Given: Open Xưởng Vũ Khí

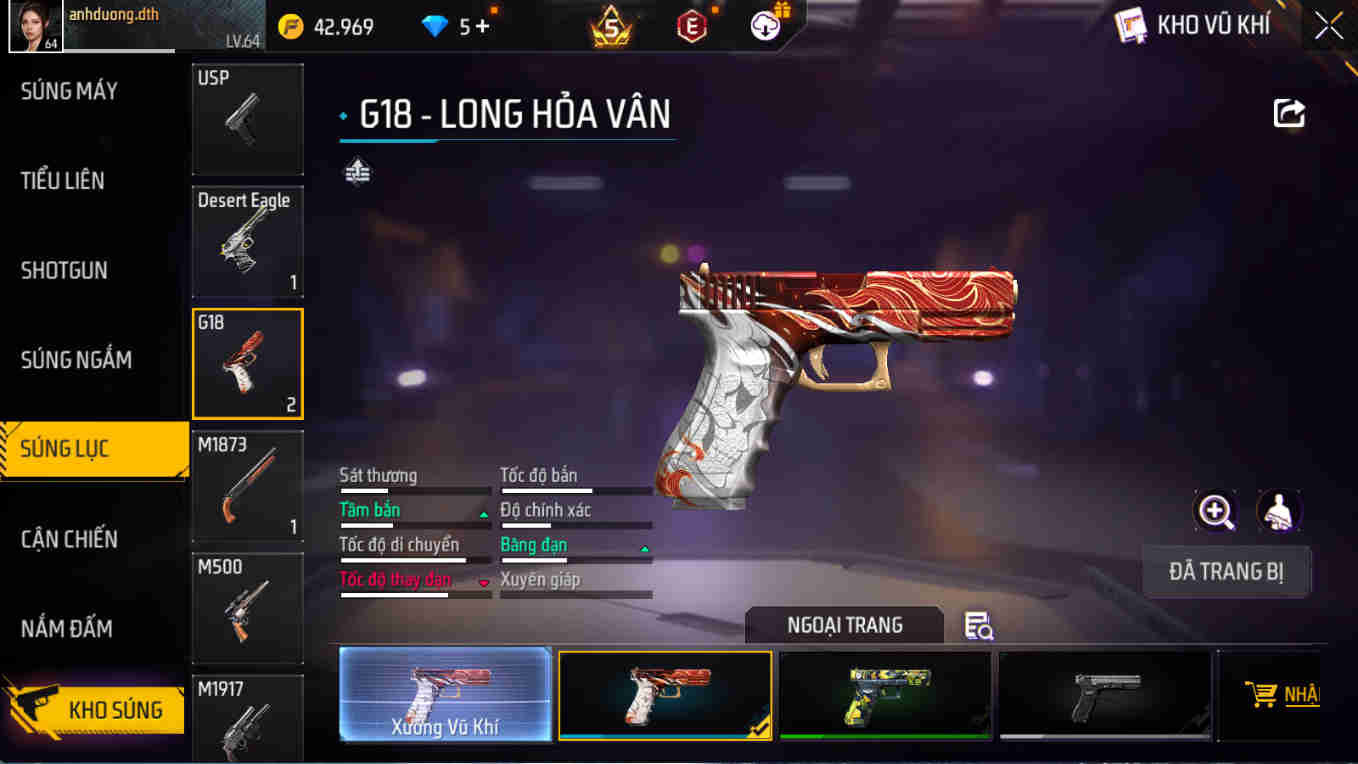Looking at the screenshot, I should tap(444, 695).
